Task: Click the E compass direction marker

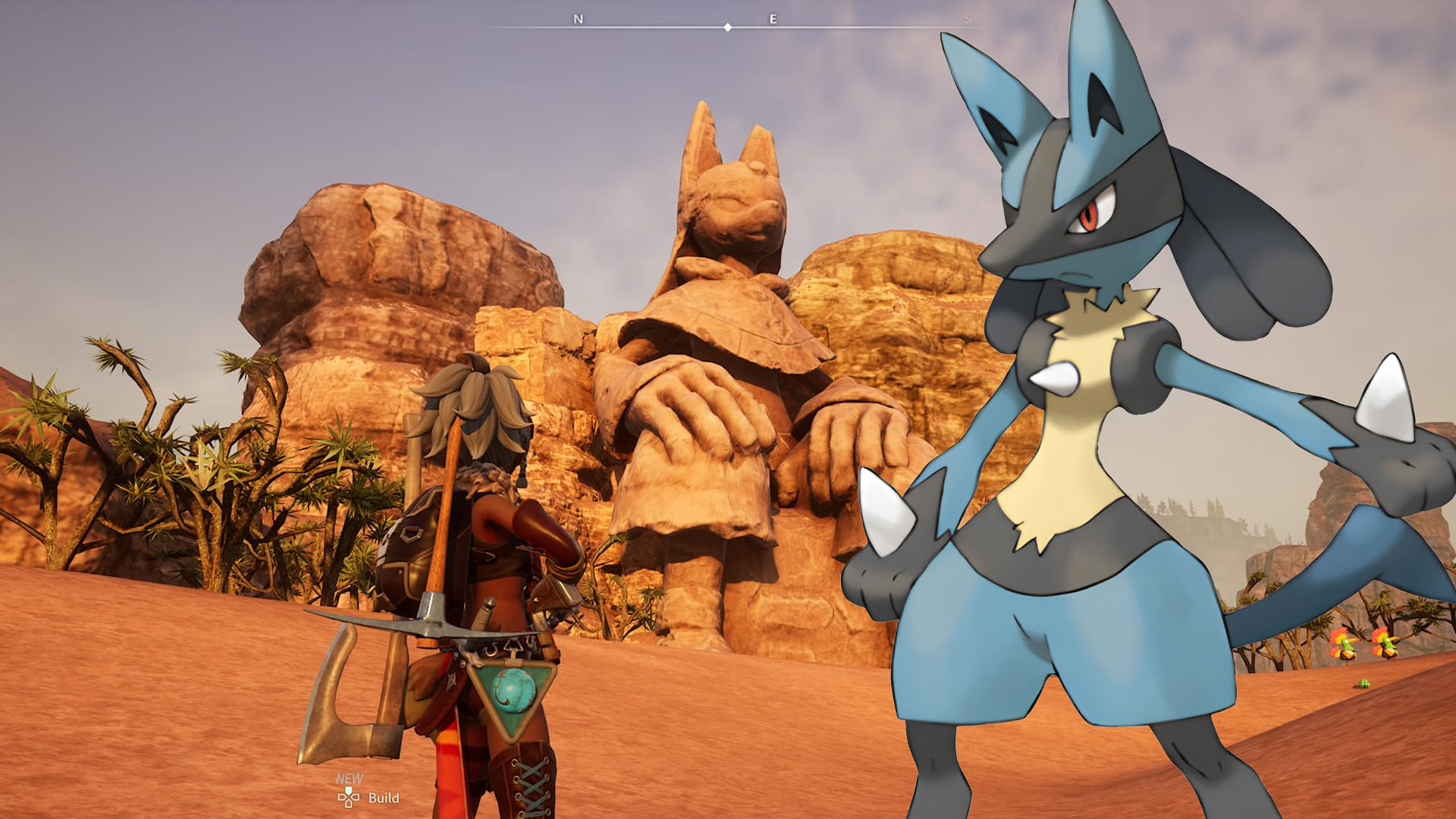Action: [773, 18]
